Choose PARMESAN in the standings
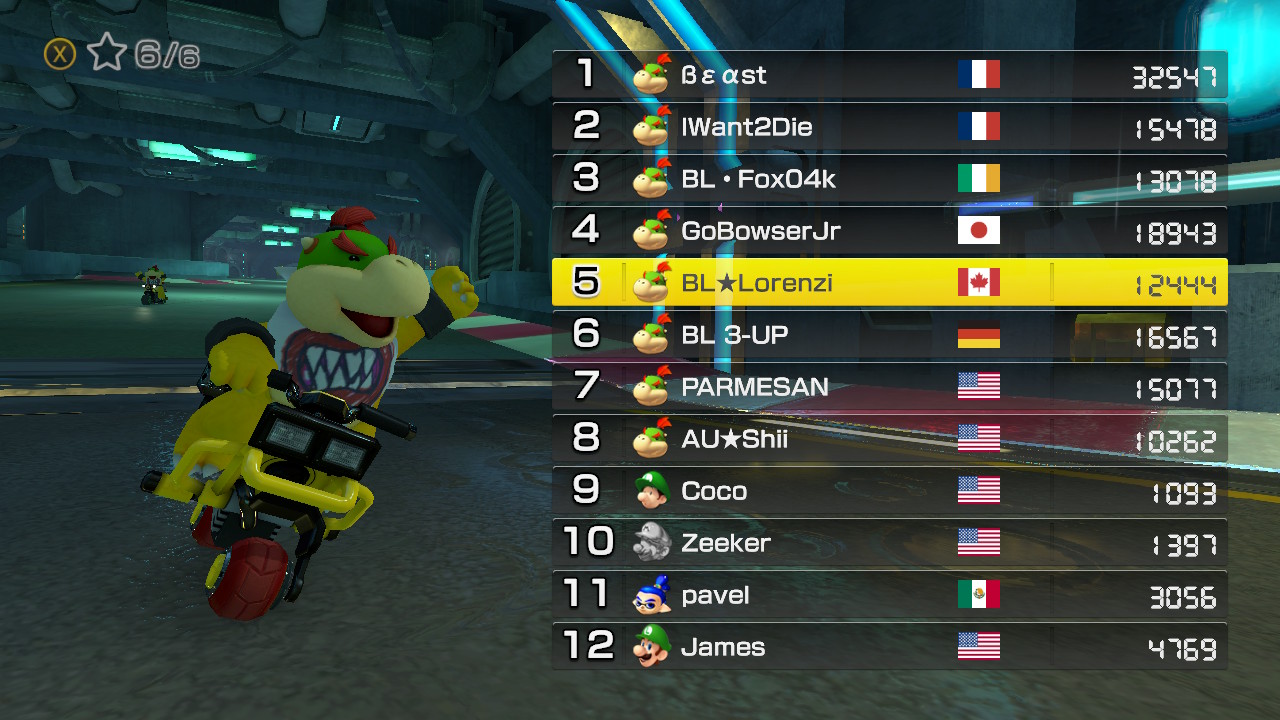The image size is (1280, 720). coord(889,387)
